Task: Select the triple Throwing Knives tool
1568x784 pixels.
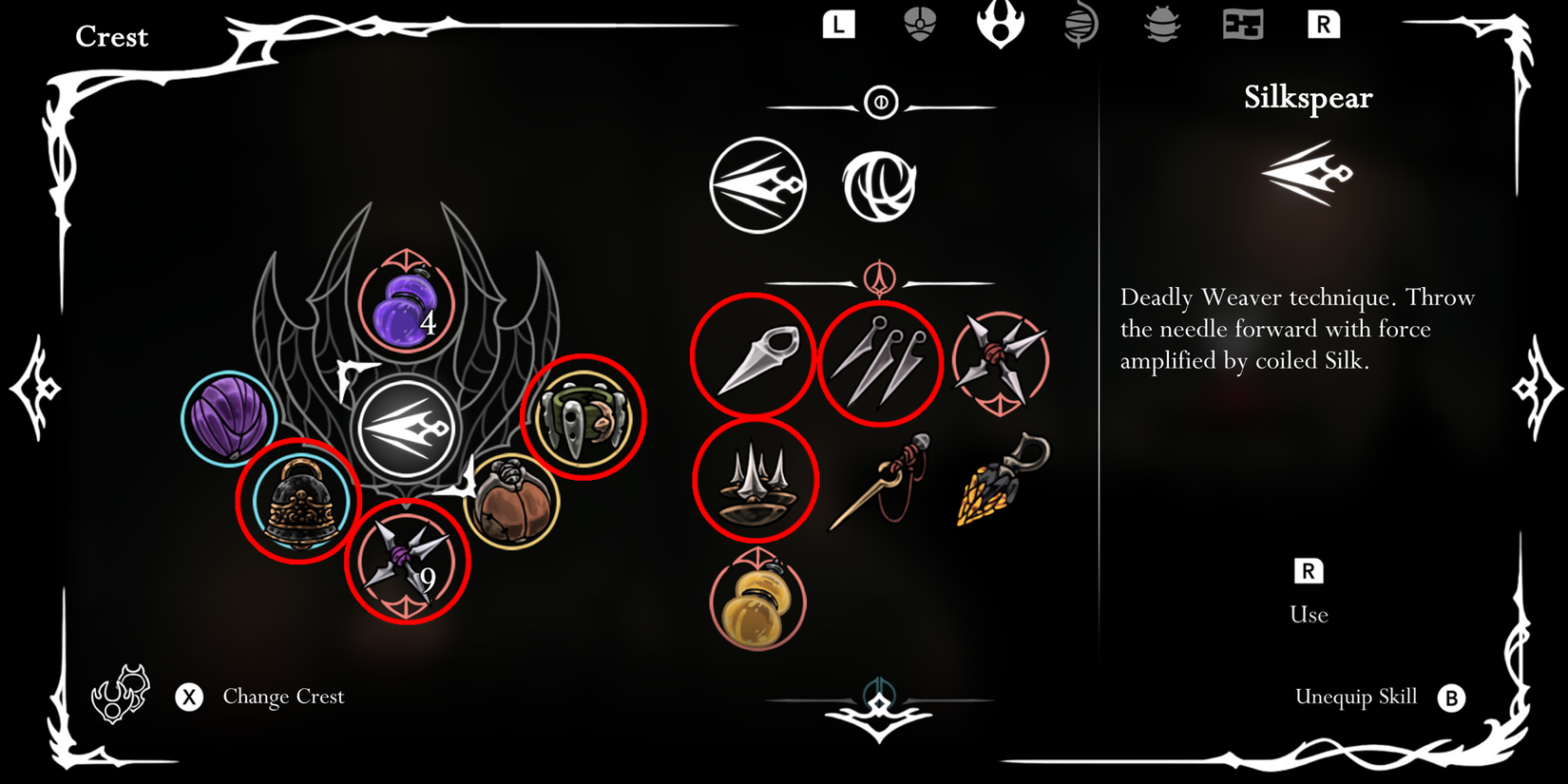Action: 881,359
